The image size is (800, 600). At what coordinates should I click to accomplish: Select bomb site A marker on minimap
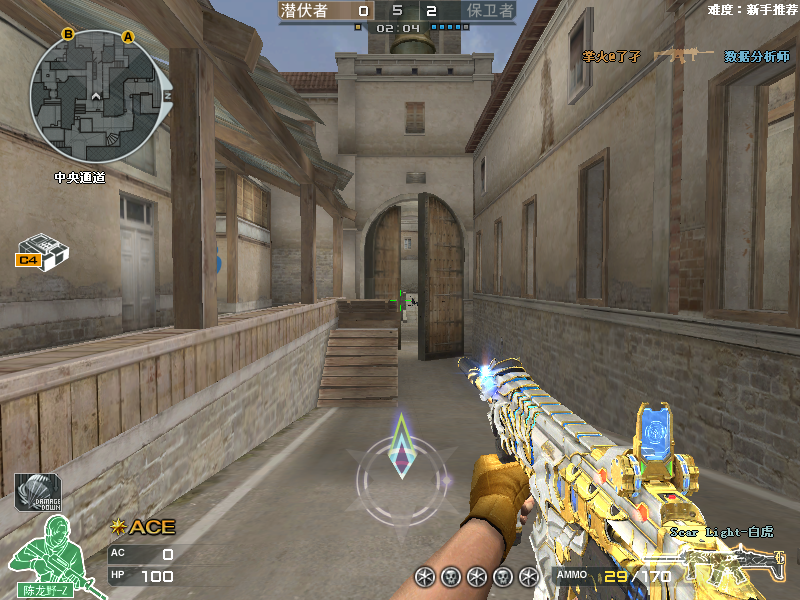click(x=128, y=37)
